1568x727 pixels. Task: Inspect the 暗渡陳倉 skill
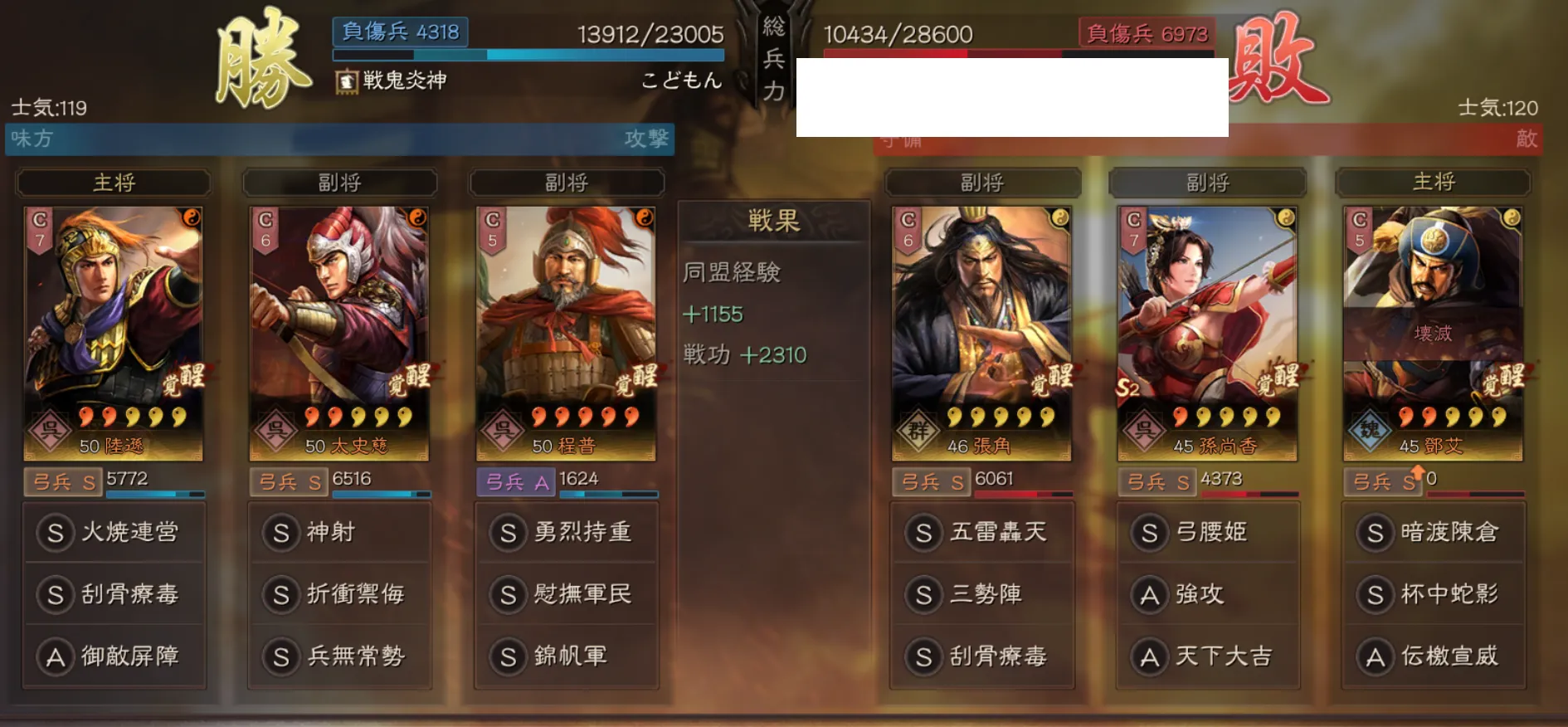click(x=1434, y=532)
